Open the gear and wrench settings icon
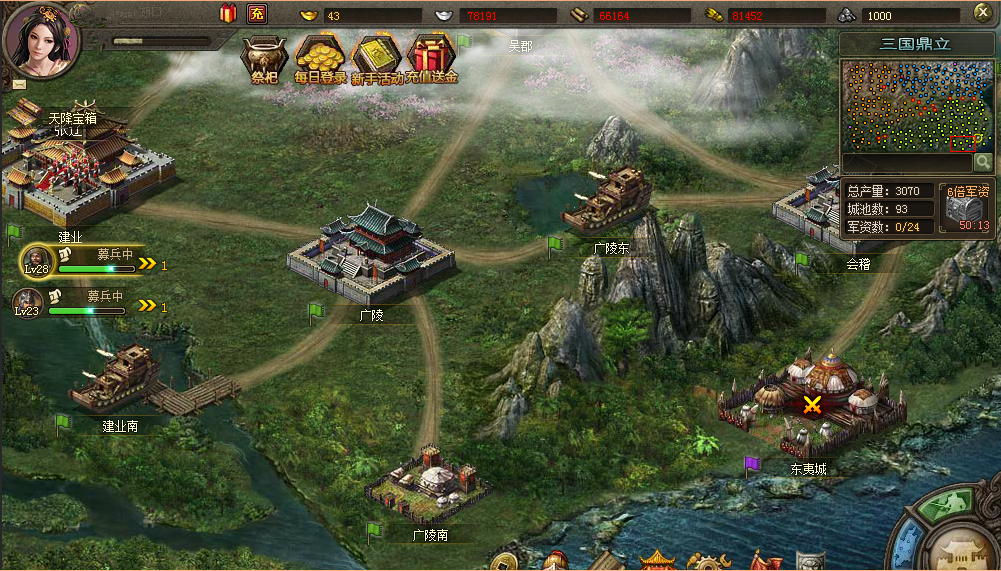 click(706, 561)
